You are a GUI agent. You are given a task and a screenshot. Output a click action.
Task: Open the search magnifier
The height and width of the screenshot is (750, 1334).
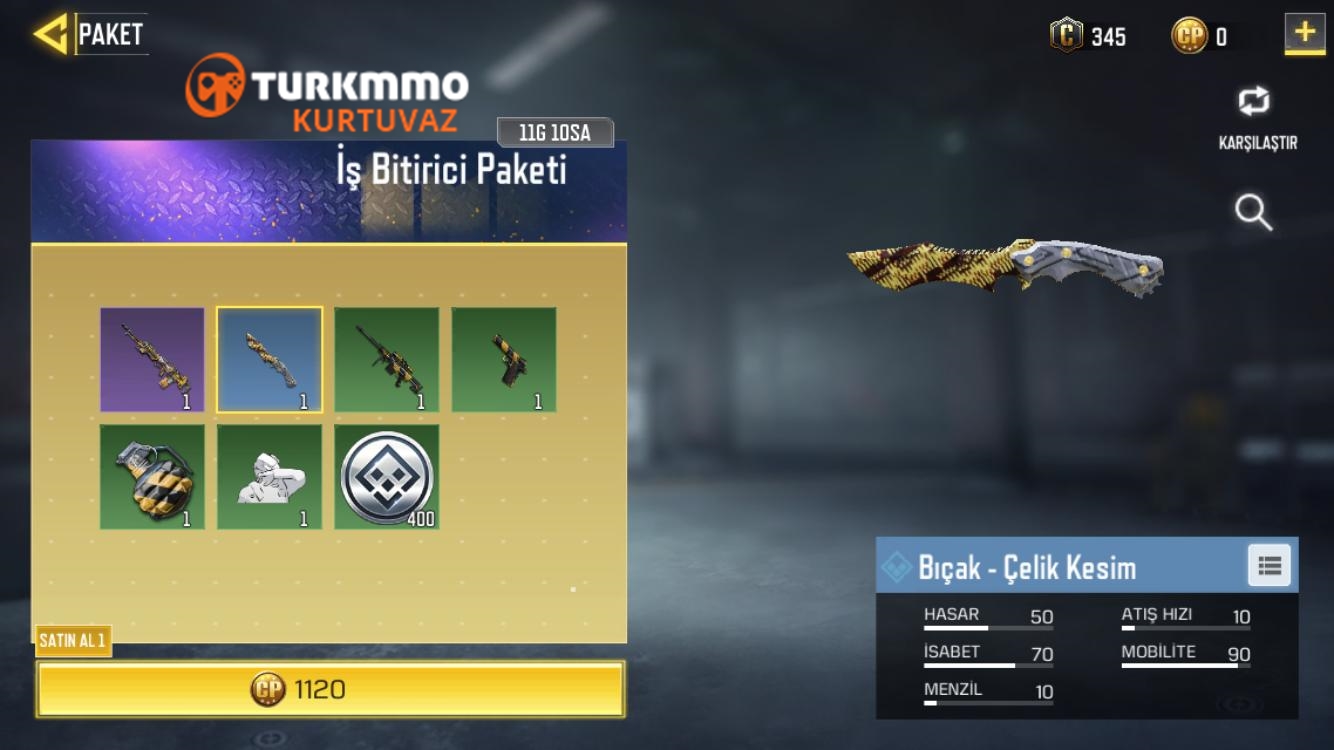pos(1253,213)
